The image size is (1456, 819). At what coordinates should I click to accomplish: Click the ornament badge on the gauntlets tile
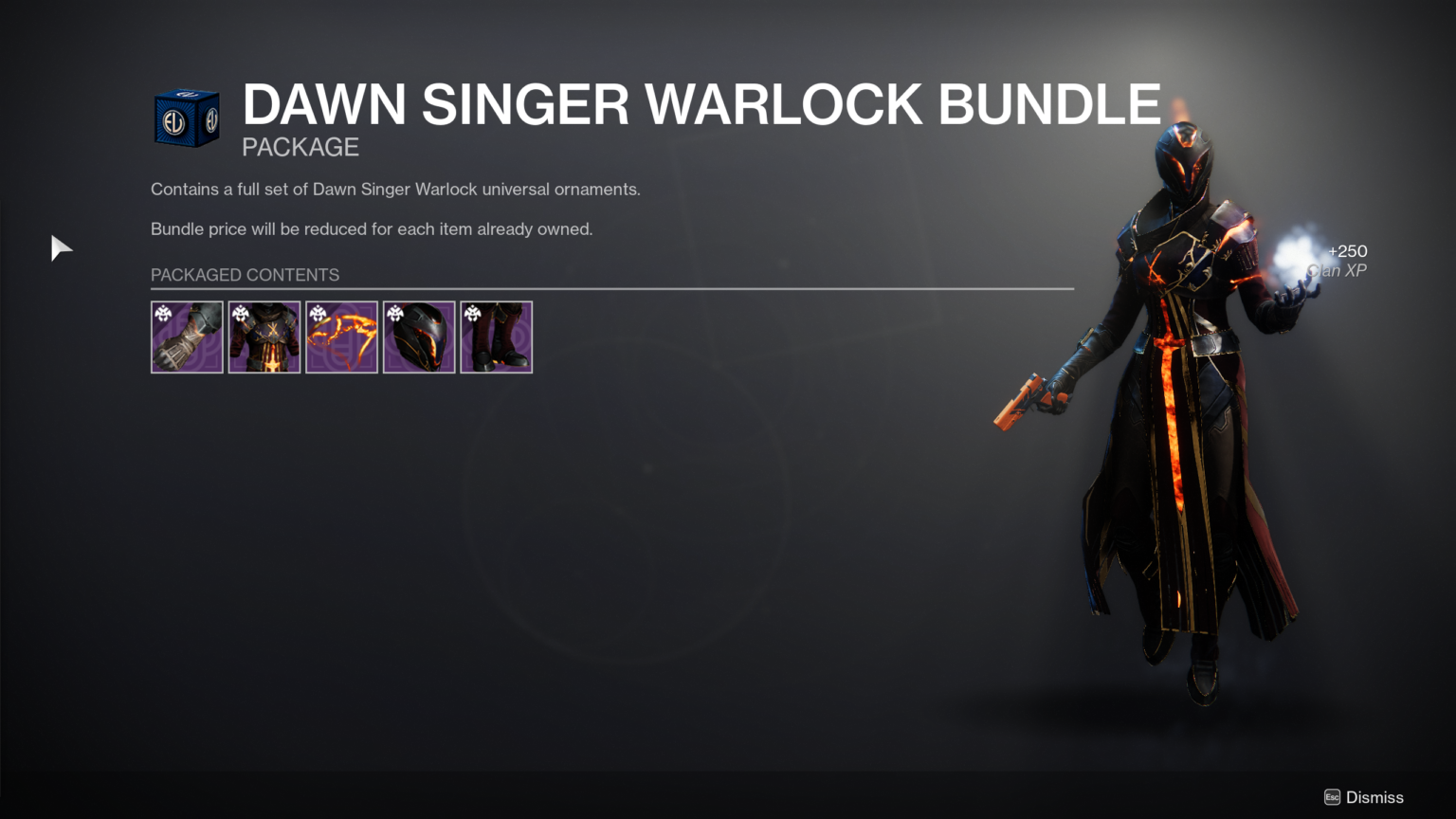(x=163, y=313)
